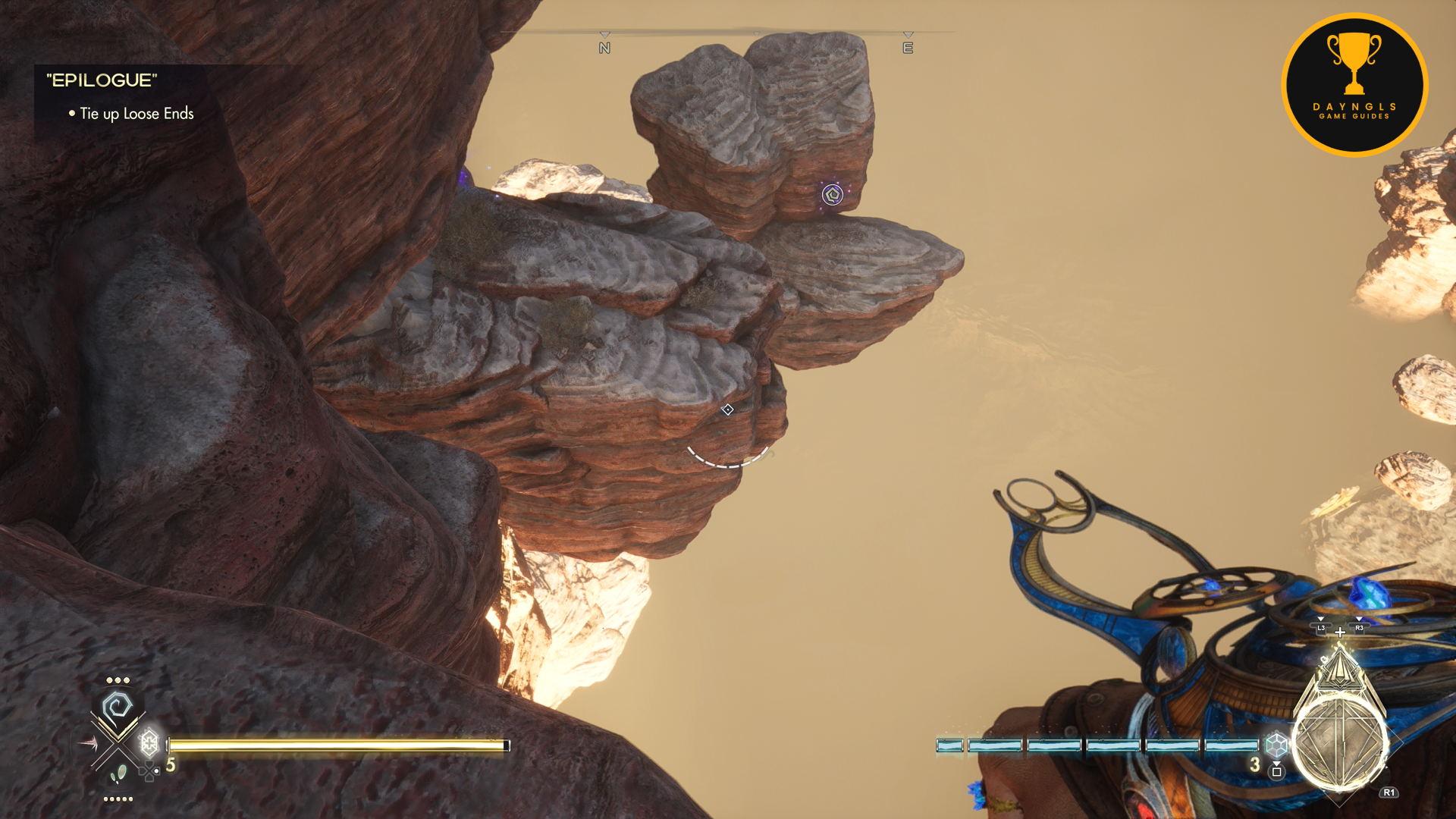Image resolution: width=1456 pixels, height=819 pixels.
Task: Select the blue spiral spell icon
Action: 118,708
